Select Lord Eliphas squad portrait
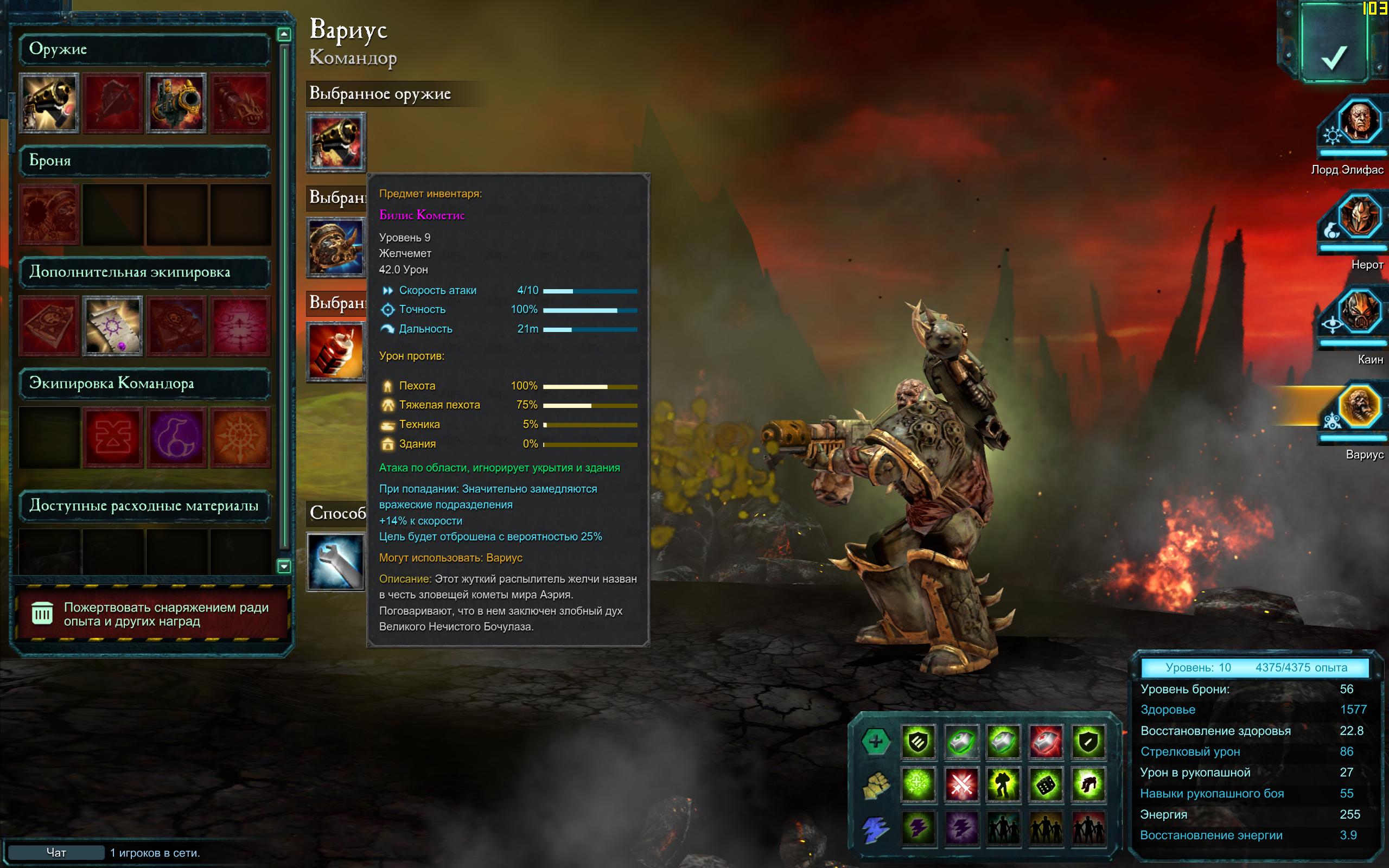1389x868 pixels. pyautogui.click(x=1358, y=122)
